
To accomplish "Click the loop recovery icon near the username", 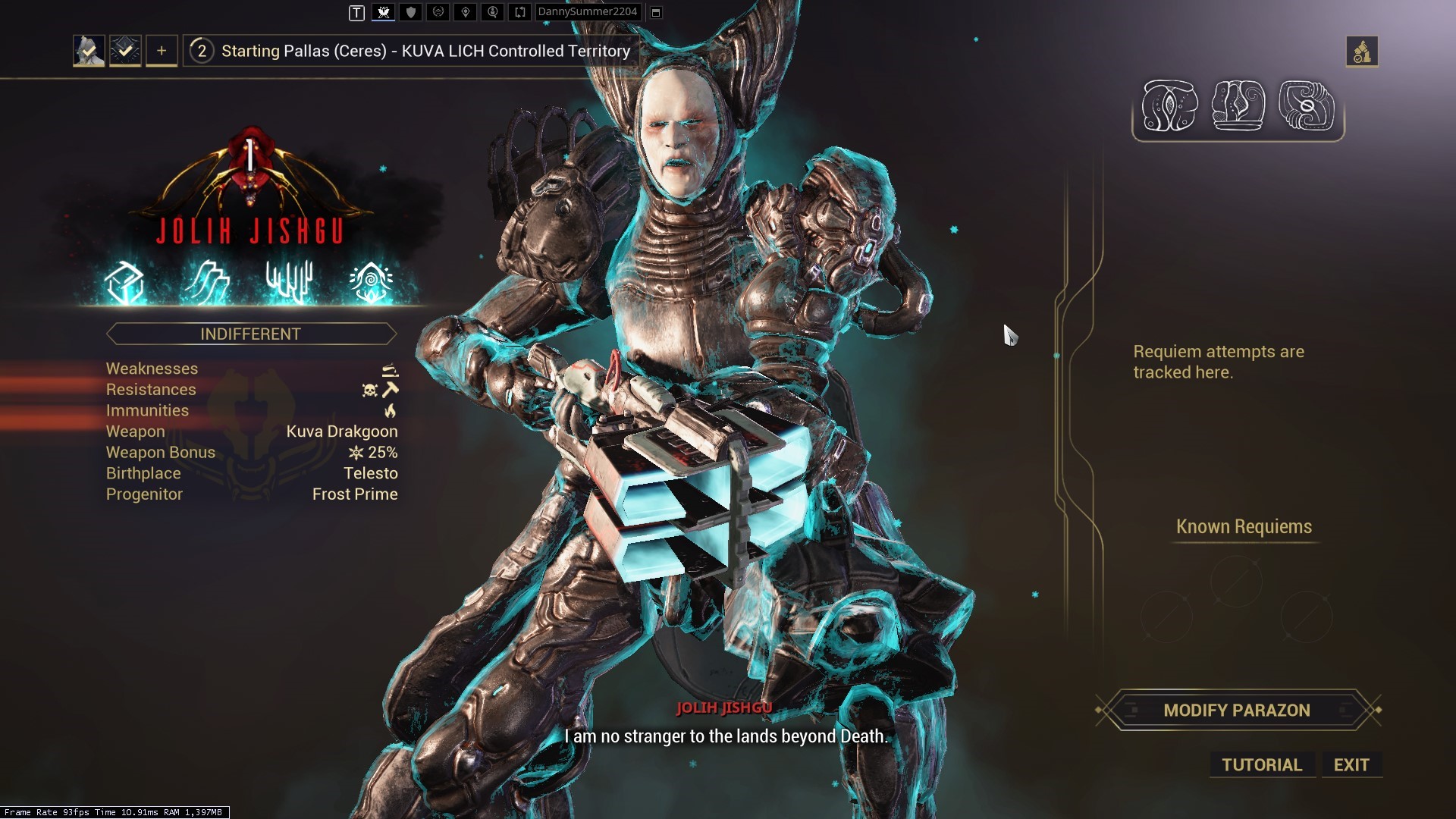I will click(x=520, y=12).
